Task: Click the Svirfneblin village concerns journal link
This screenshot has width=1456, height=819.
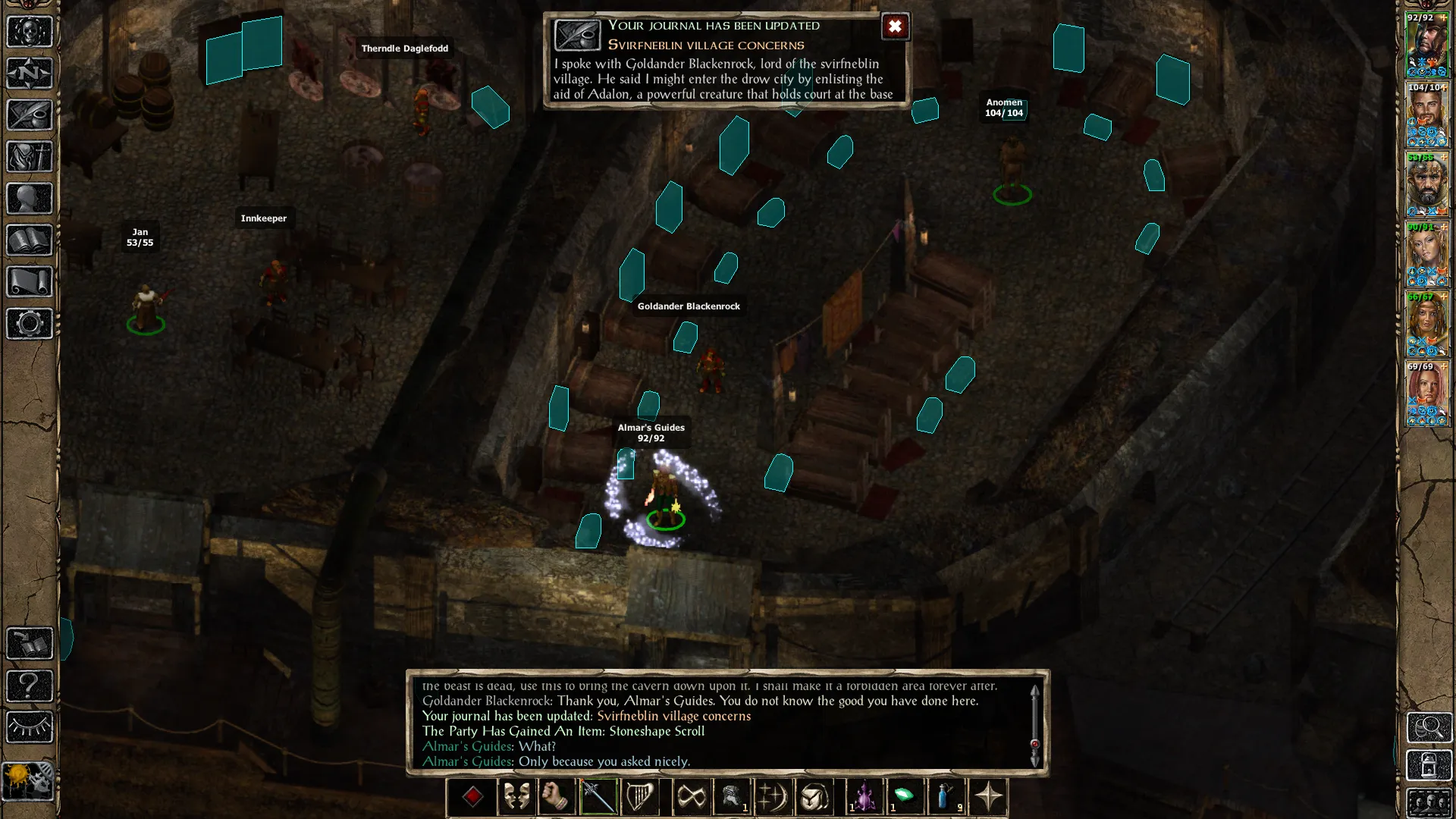Action: tap(673, 716)
